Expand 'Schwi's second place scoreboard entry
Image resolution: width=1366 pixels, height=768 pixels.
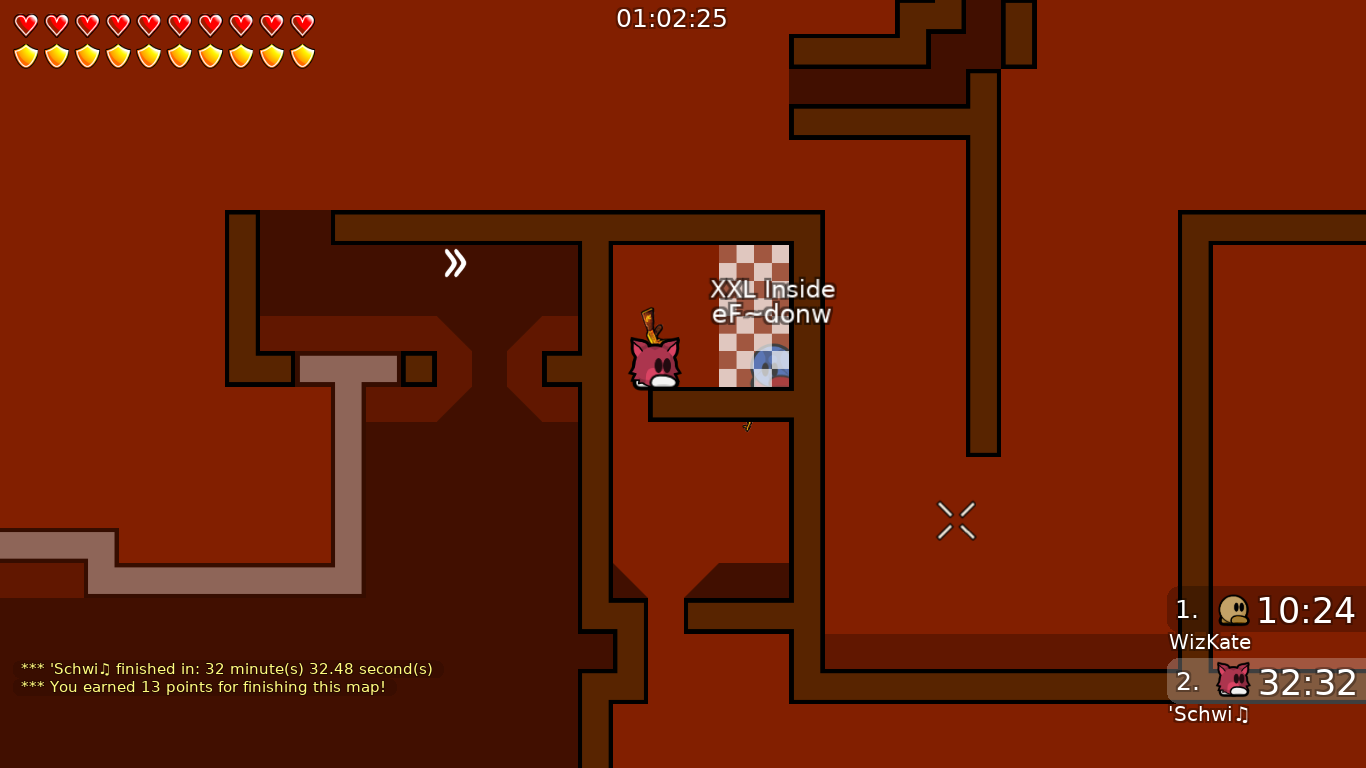(1265, 685)
